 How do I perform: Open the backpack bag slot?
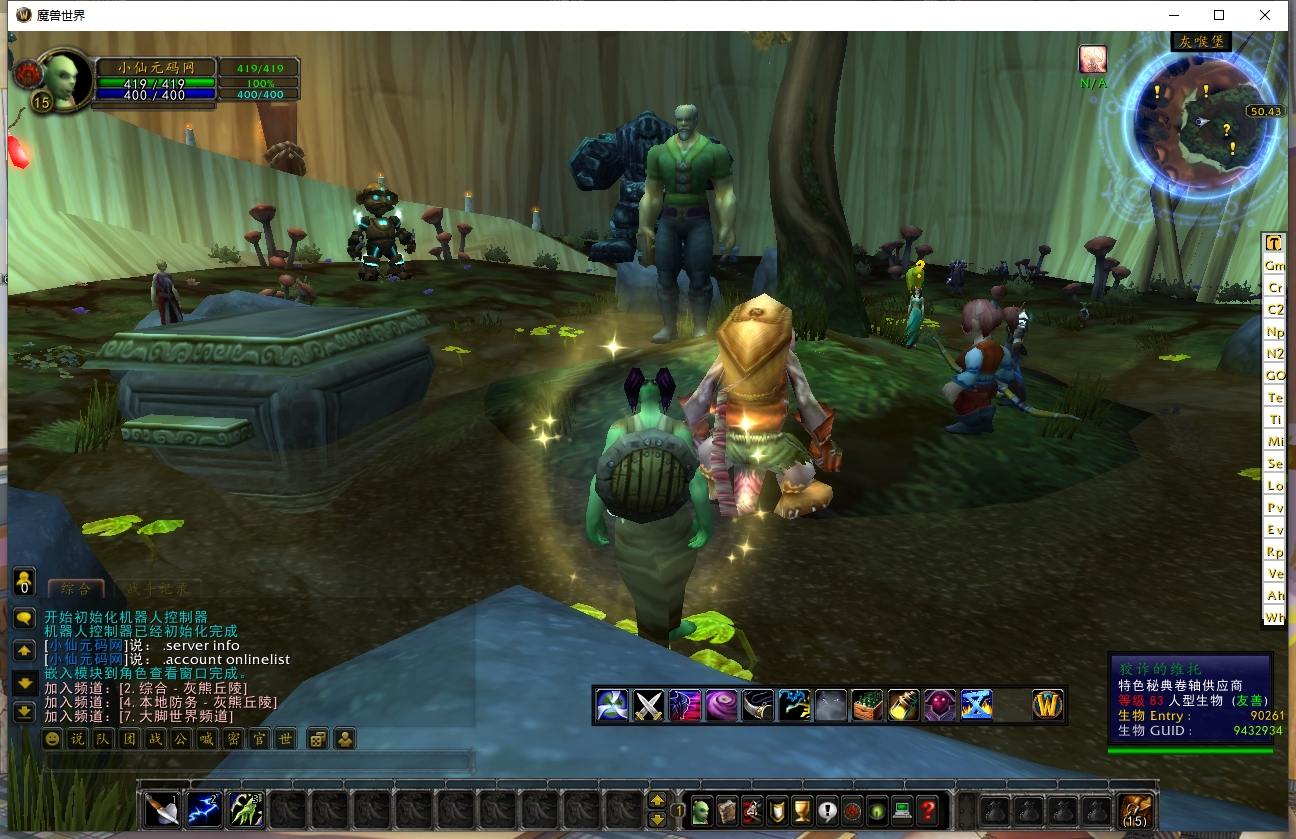(x=1135, y=809)
